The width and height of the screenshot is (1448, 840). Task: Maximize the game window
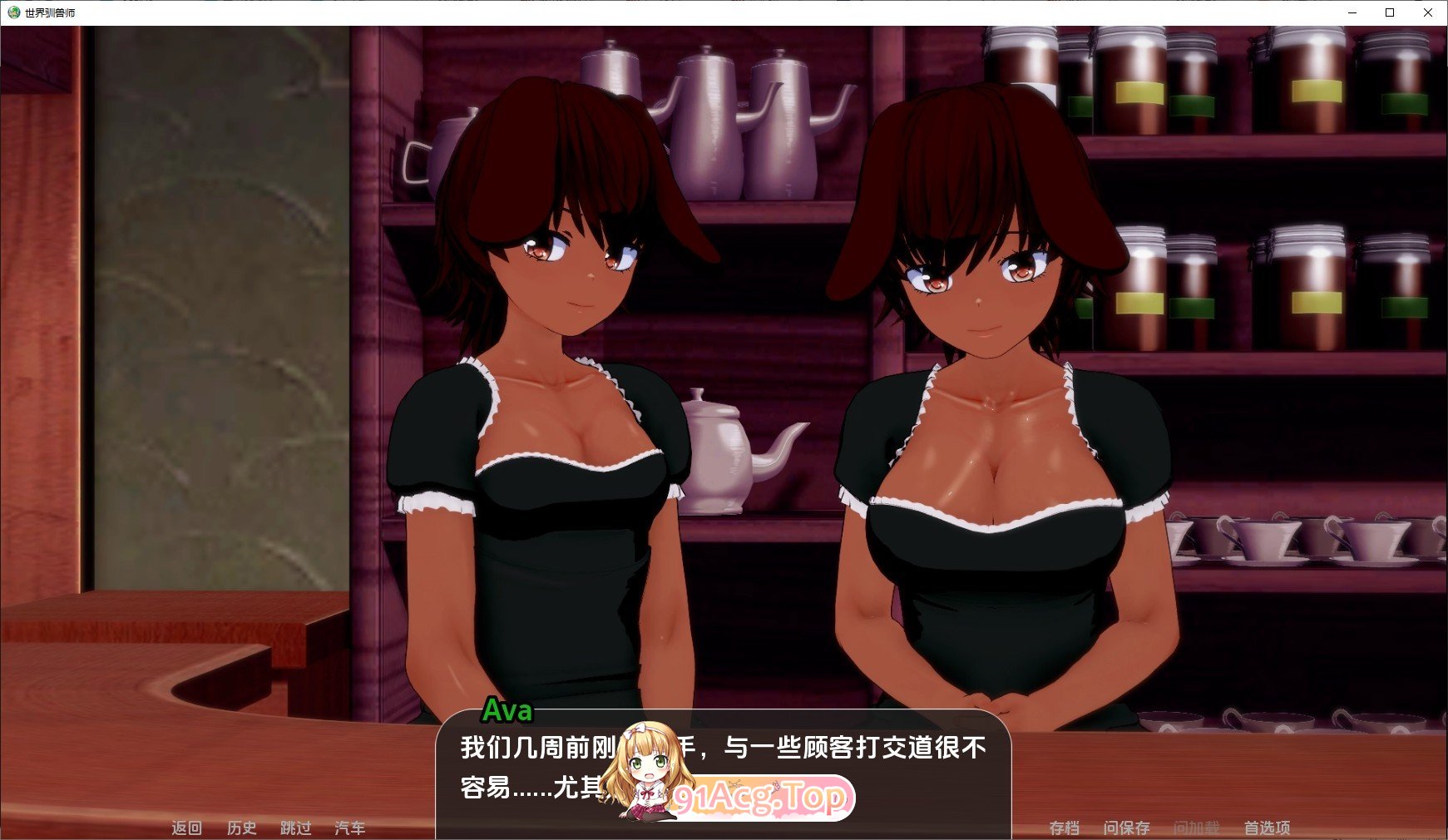pyautogui.click(x=1389, y=12)
